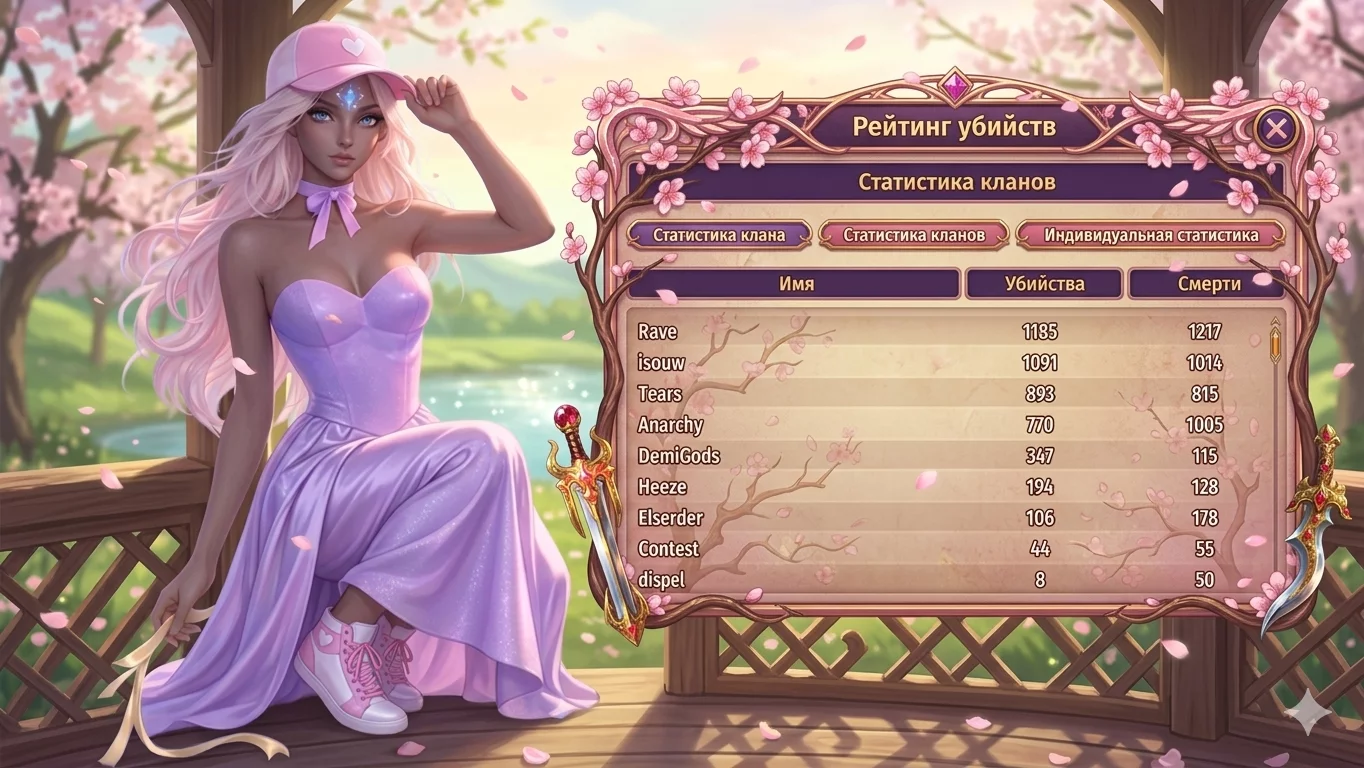Show the Индивидуальная статистика tab
Image resolution: width=1364 pixels, height=768 pixels.
click(x=1151, y=236)
